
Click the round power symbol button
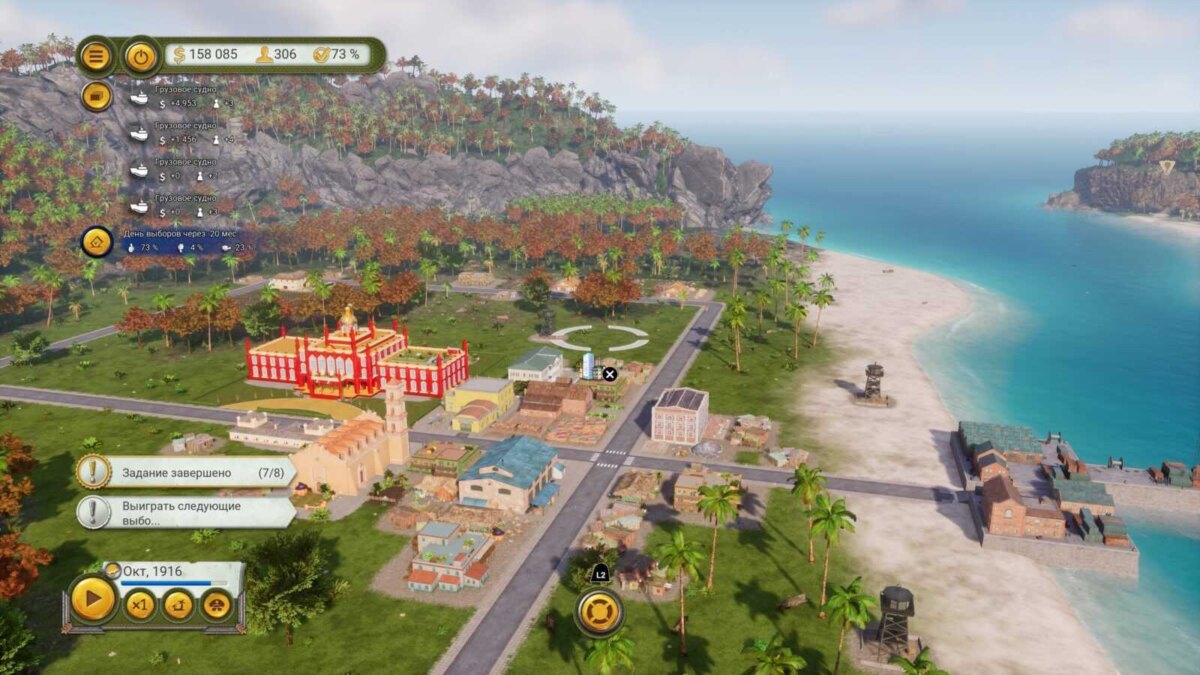(x=141, y=56)
